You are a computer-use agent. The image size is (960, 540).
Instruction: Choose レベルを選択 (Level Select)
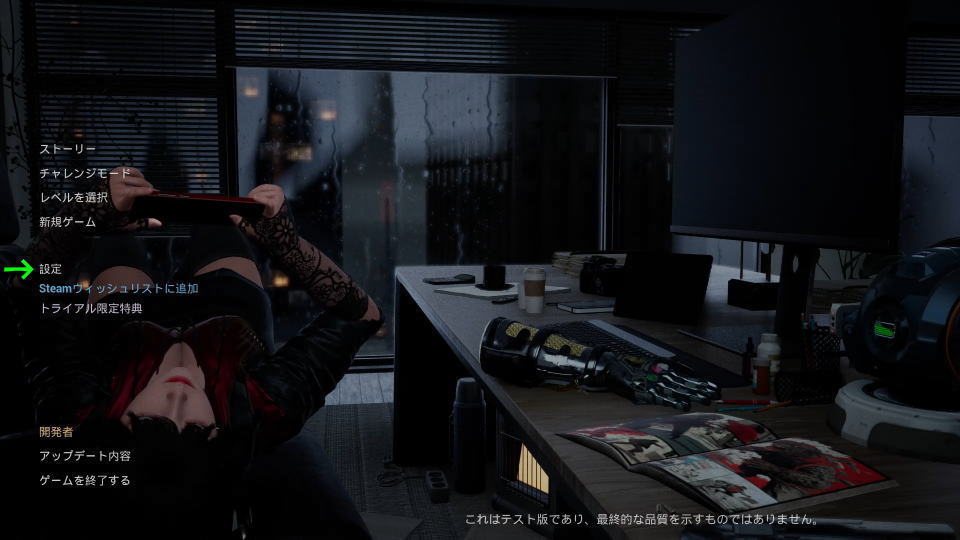73,197
